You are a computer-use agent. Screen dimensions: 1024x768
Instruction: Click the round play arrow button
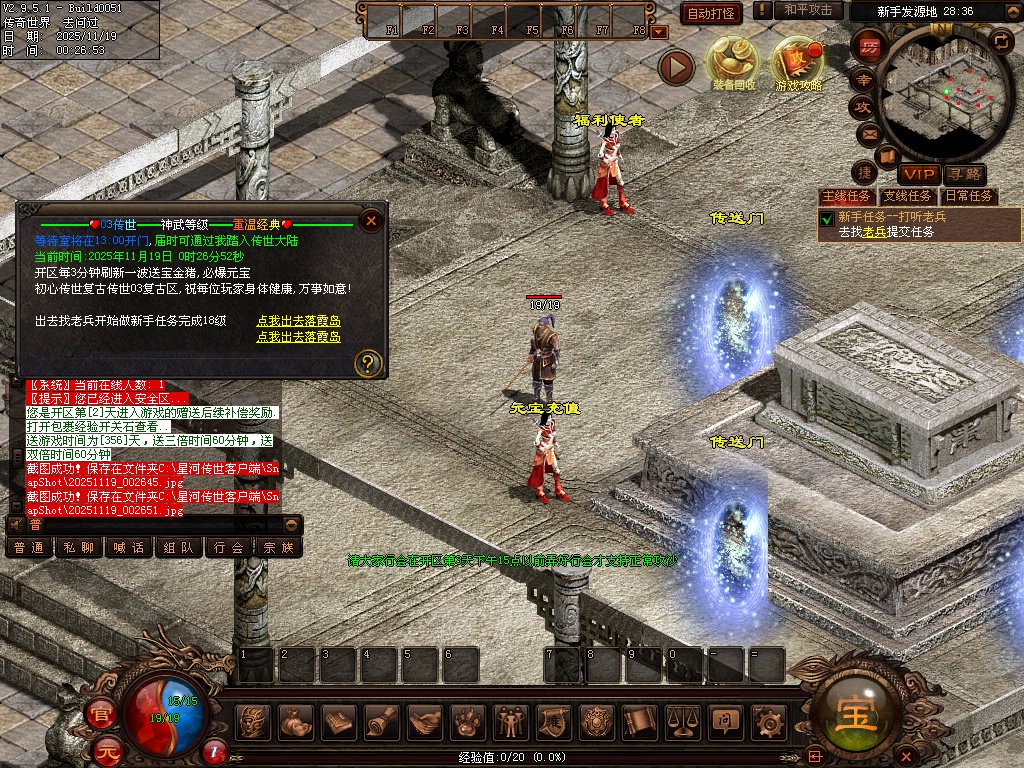676,67
